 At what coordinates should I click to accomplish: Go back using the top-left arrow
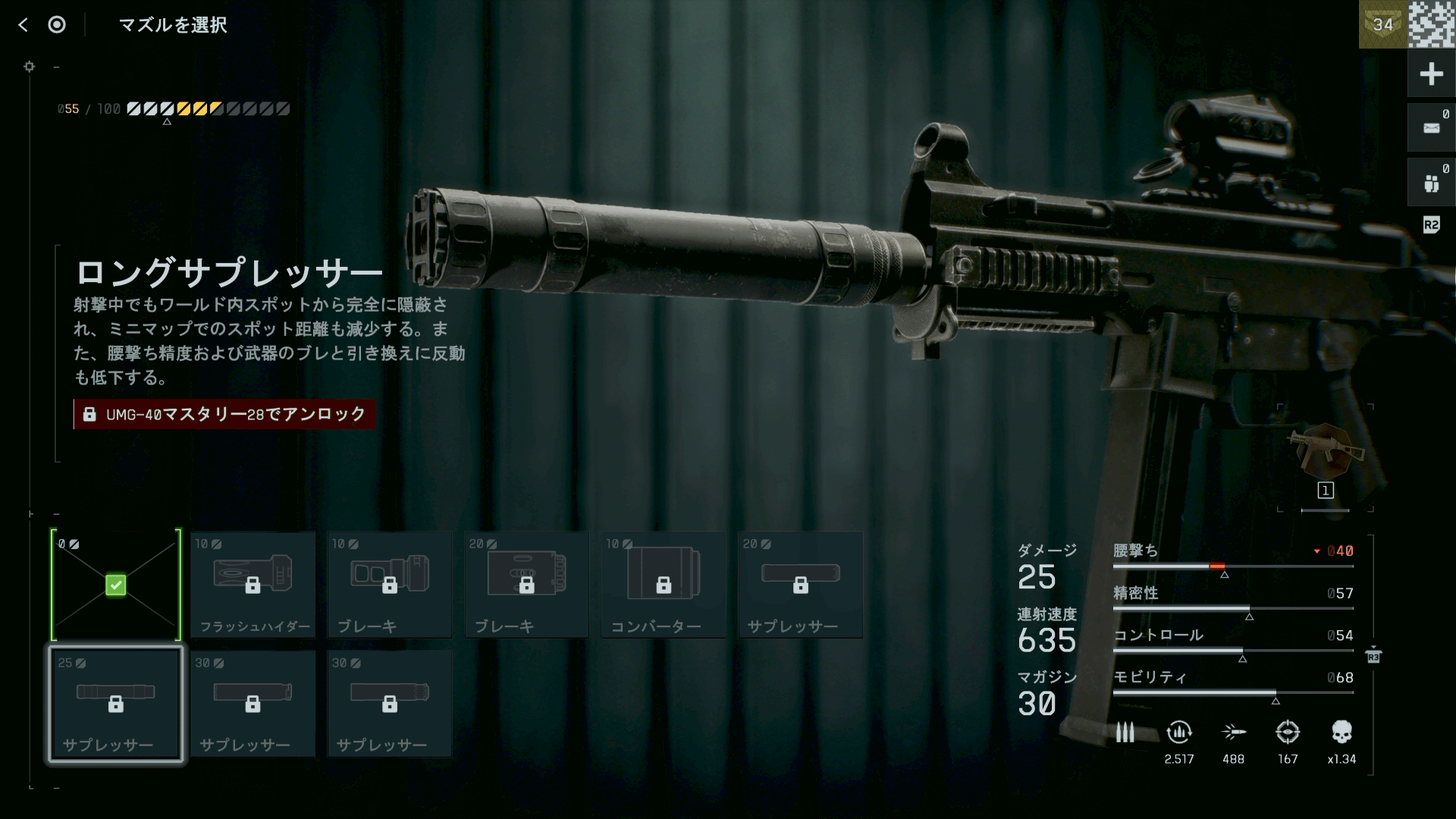(x=23, y=25)
